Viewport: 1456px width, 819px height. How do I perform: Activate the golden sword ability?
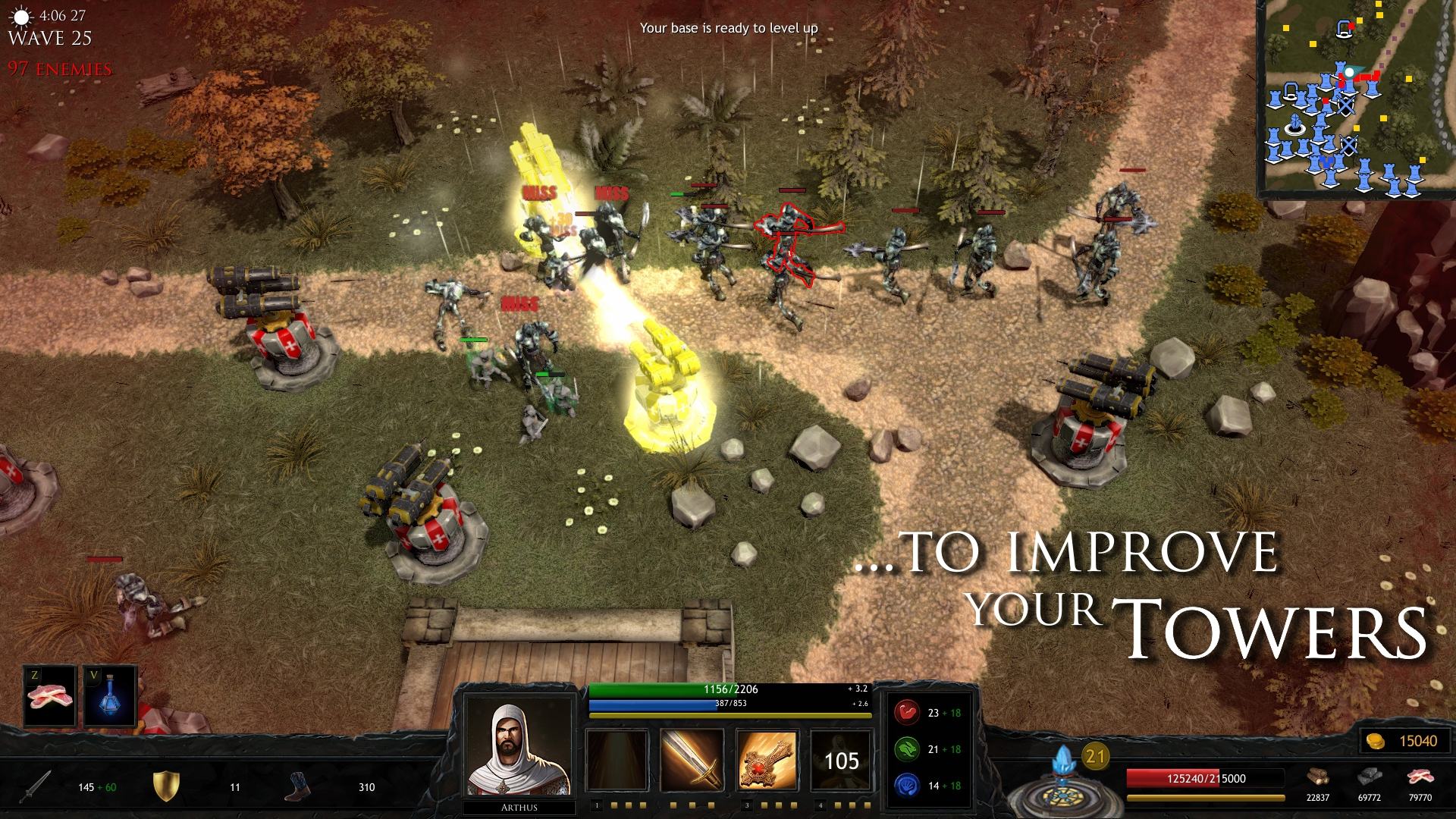click(692, 760)
